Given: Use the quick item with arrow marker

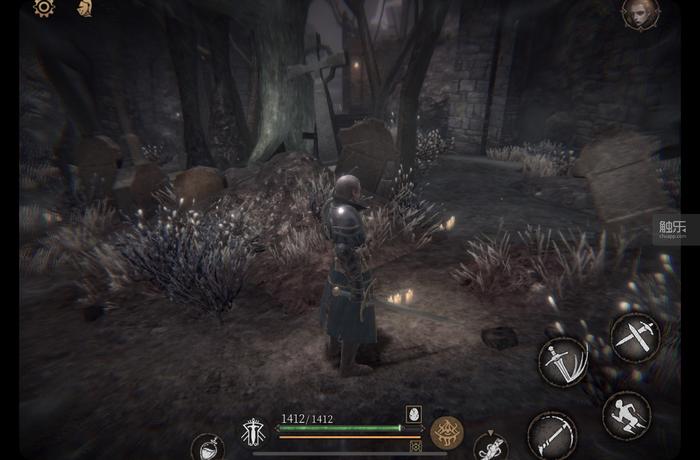Looking at the screenshot, I should 490,445.
